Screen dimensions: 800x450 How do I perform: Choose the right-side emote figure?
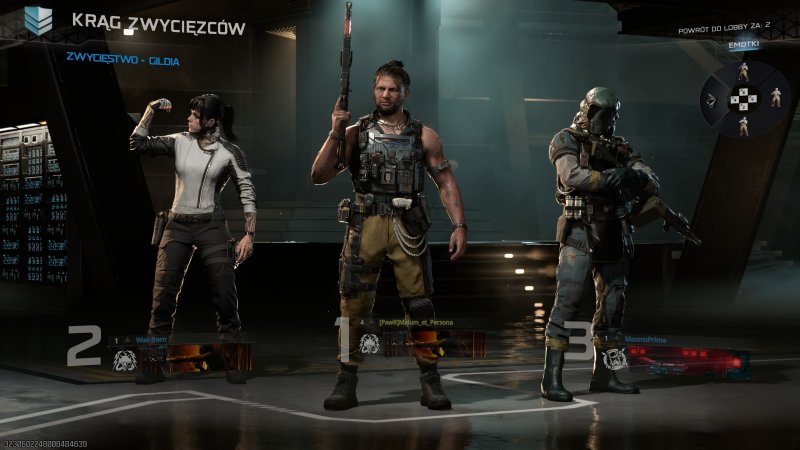[775, 97]
